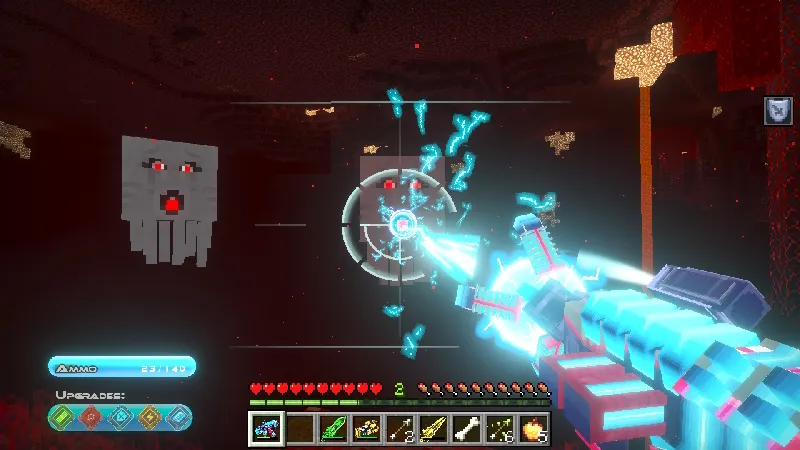800x450 pixels.
Task: Select the stack of six arrows
Action: pyautogui.click(x=500, y=429)
